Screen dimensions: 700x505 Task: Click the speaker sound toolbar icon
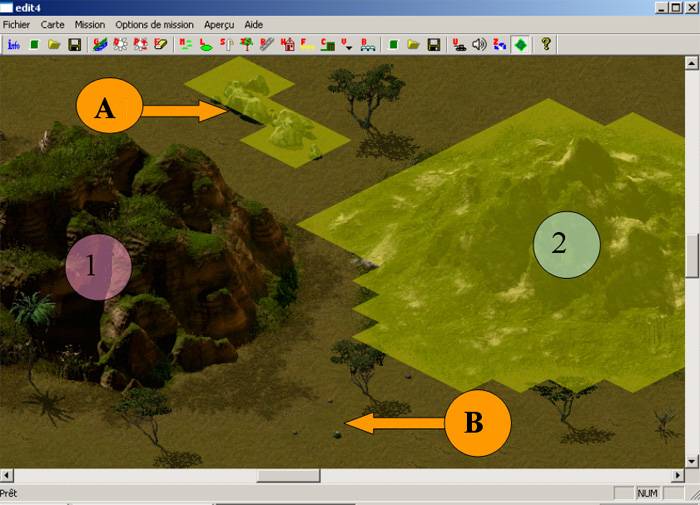479,44
